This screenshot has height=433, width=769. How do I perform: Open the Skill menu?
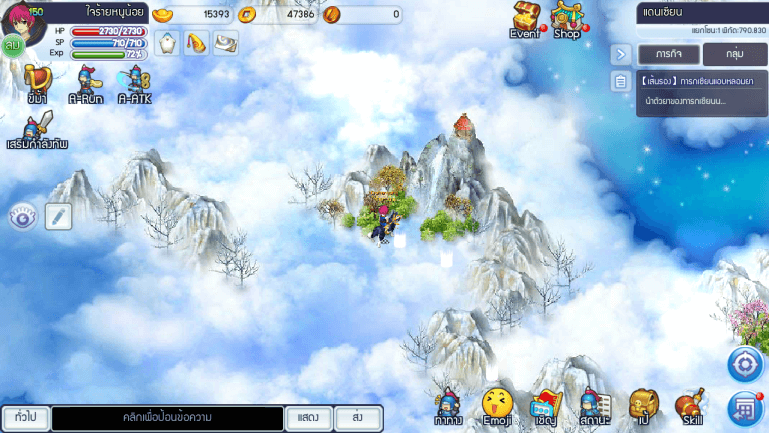(690, 406)
